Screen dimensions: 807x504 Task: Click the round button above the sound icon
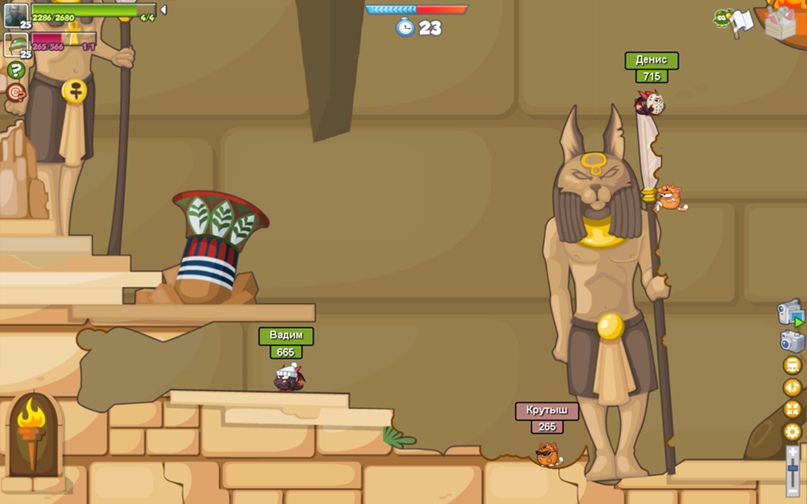tap(792, 365)
